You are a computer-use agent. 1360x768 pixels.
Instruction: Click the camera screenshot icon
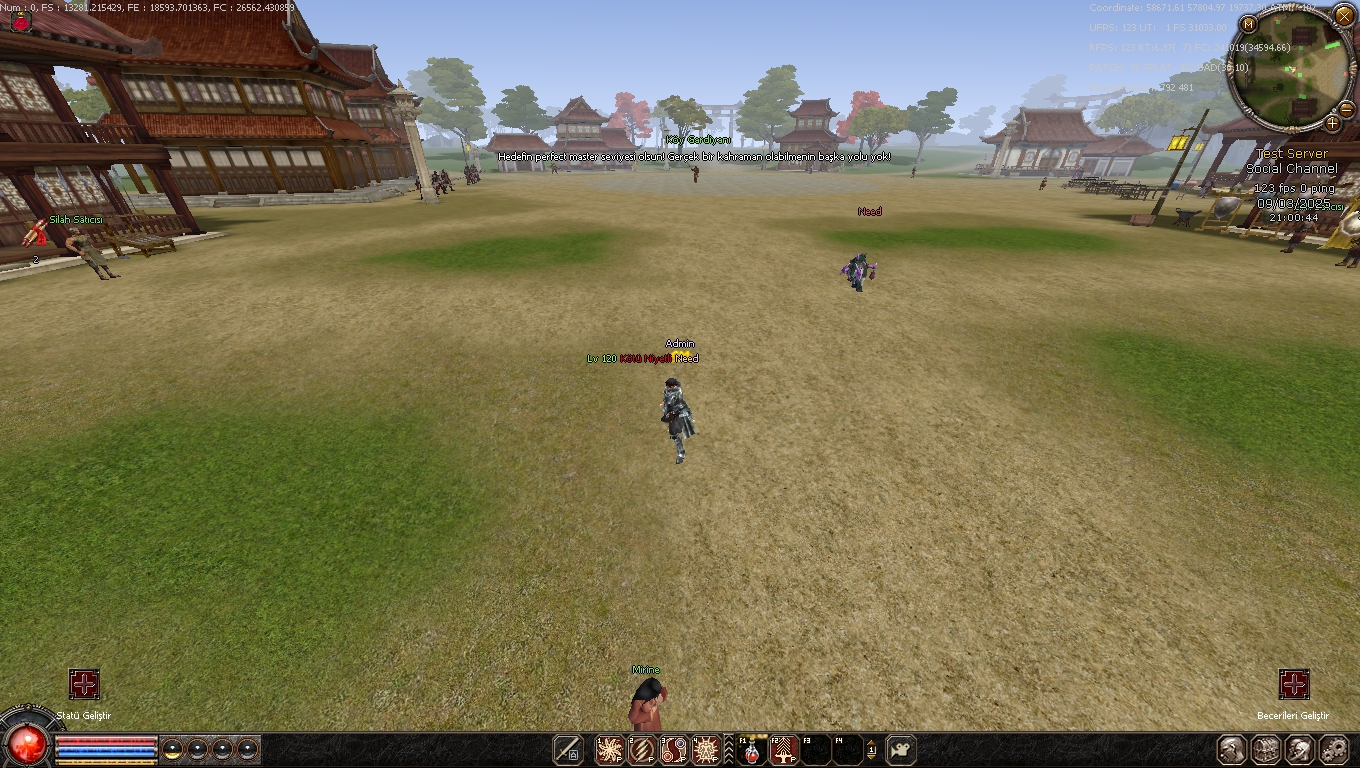(x=901, y=749)
